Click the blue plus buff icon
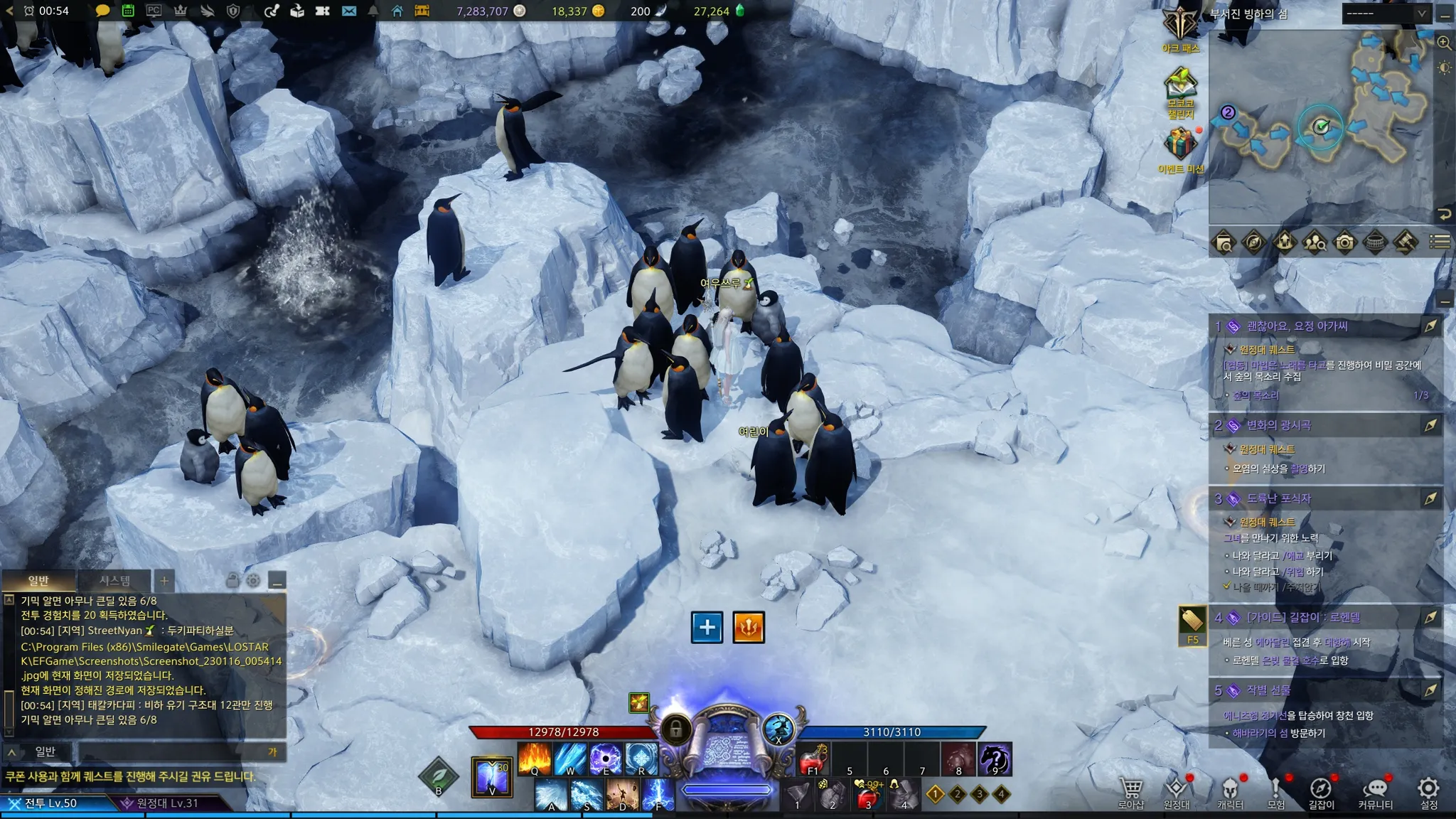 point(707,627)
